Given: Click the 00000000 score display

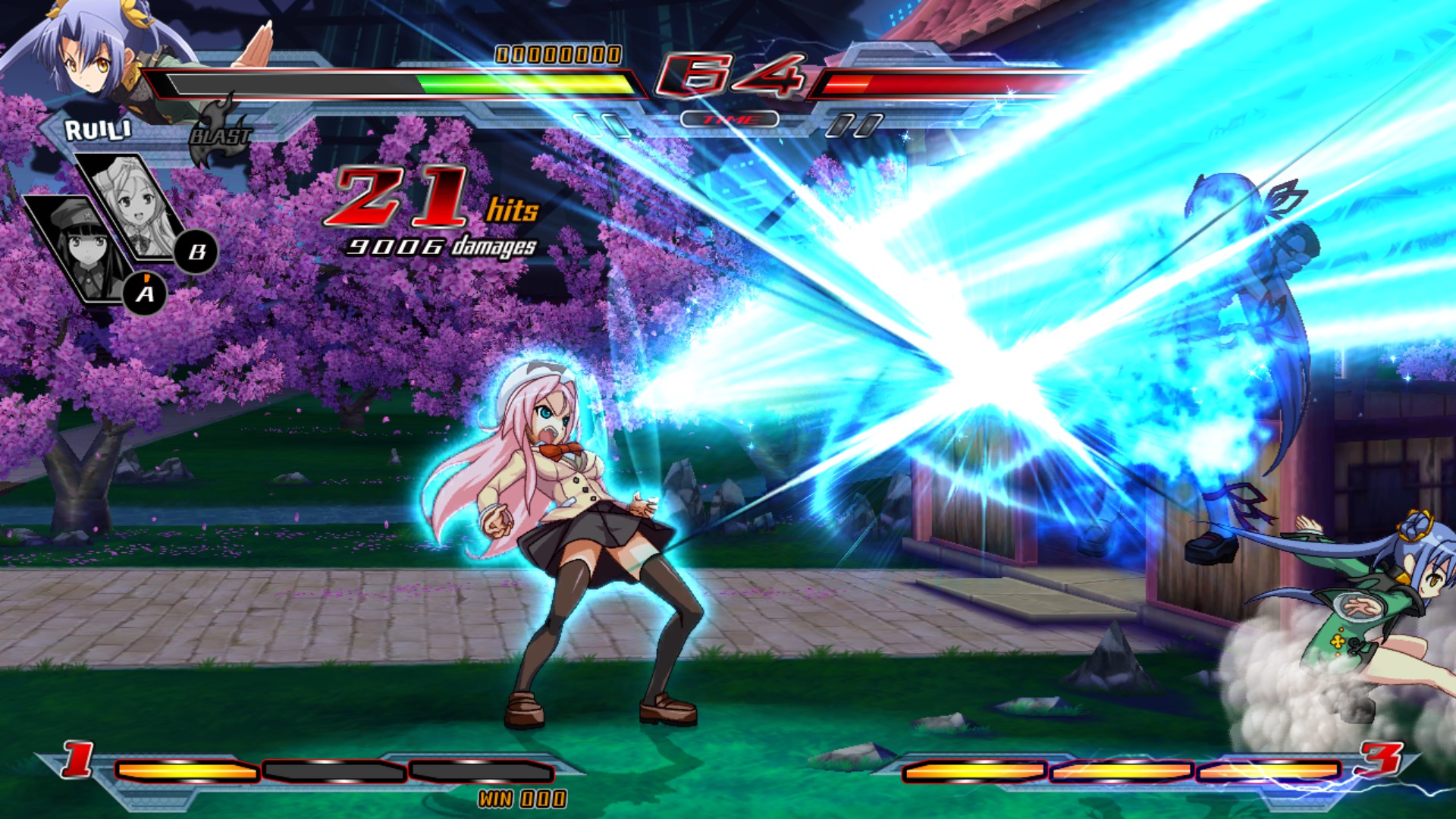Looking at the screenshot, I should coord(557,55).
